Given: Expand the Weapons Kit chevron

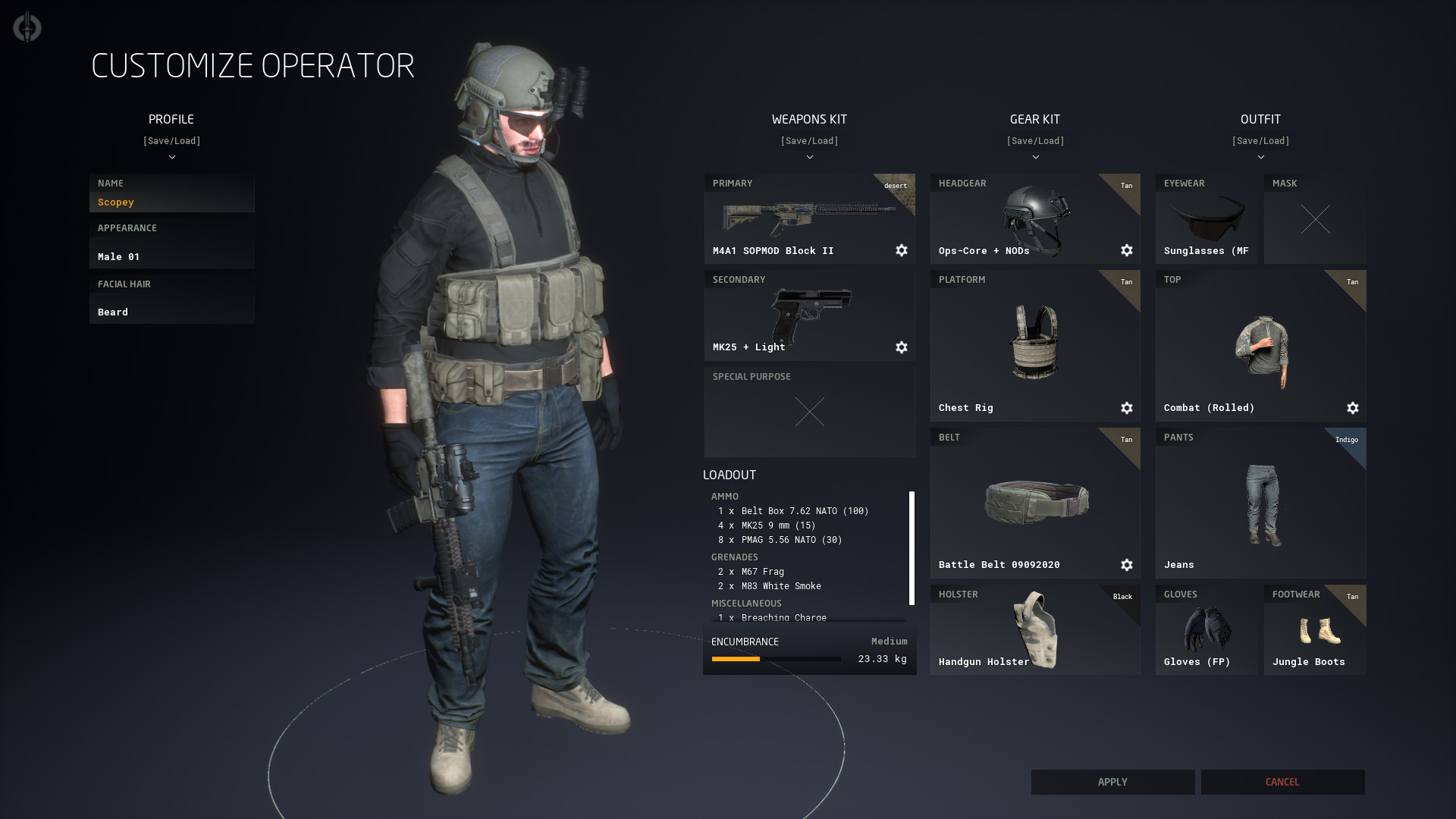Looking at the screenshot, I should [809, 158].
